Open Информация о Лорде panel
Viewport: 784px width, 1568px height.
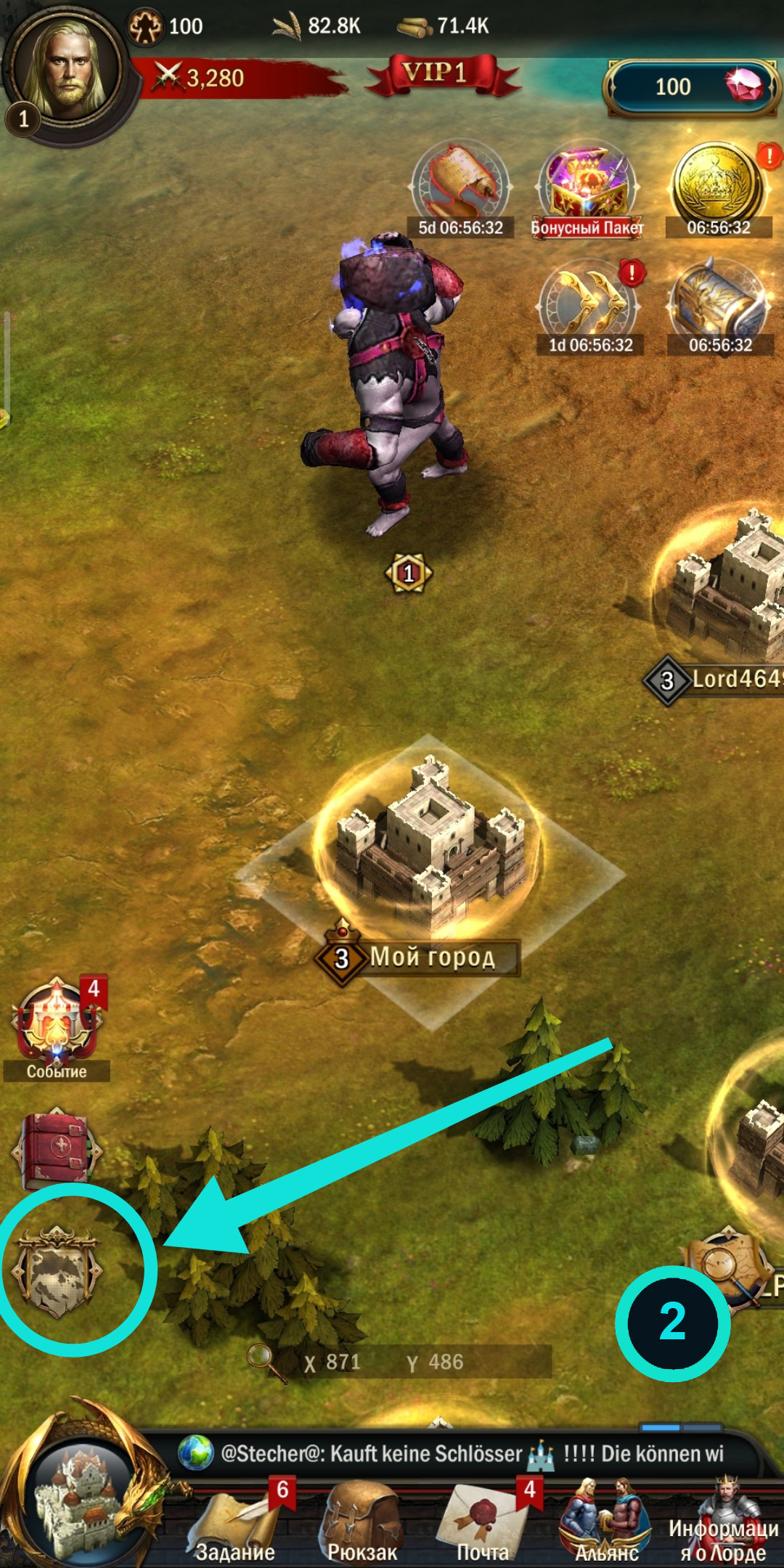tap(723, 1523)
